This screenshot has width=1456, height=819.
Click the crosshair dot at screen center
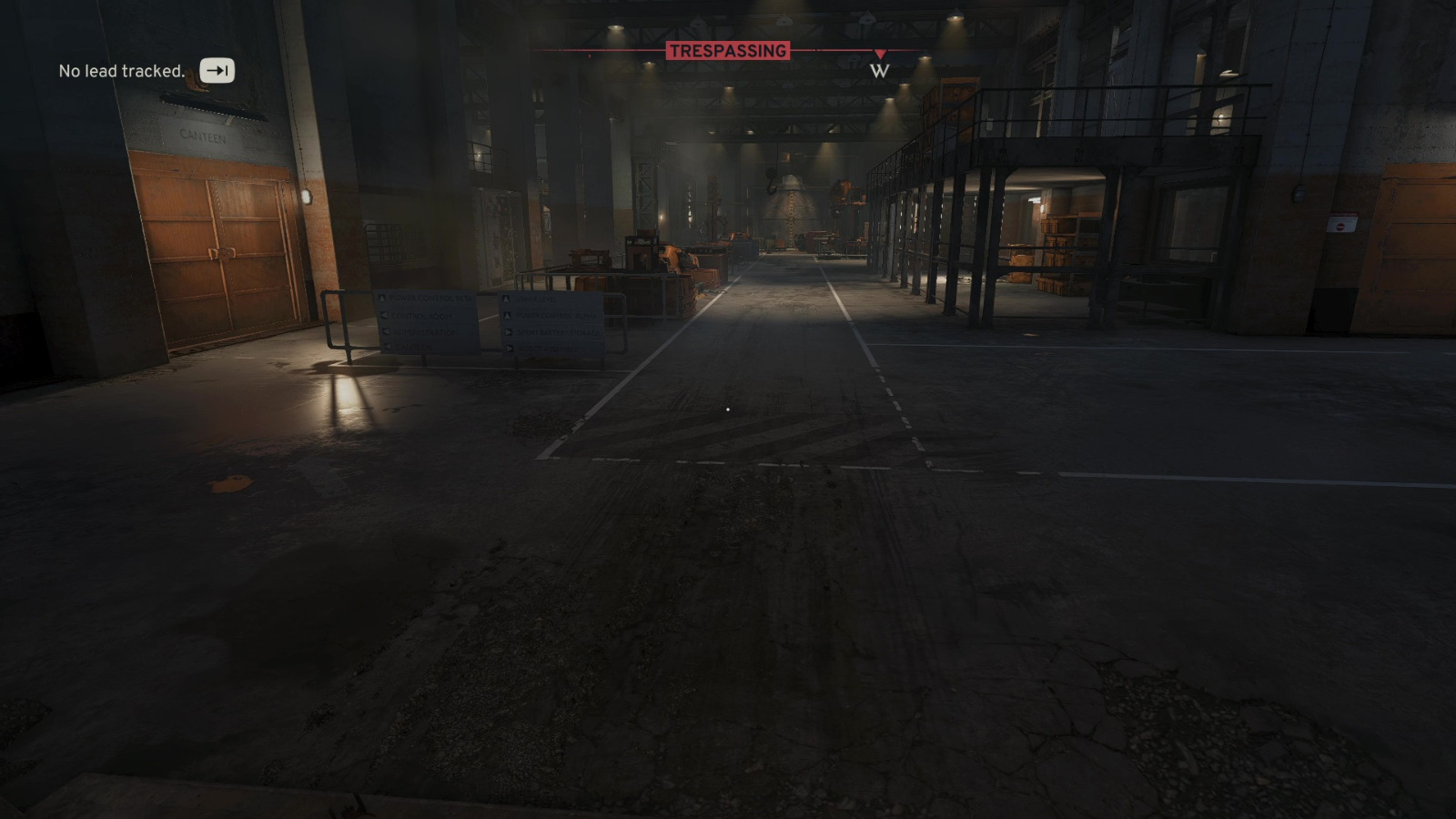(x=728, y=409)
